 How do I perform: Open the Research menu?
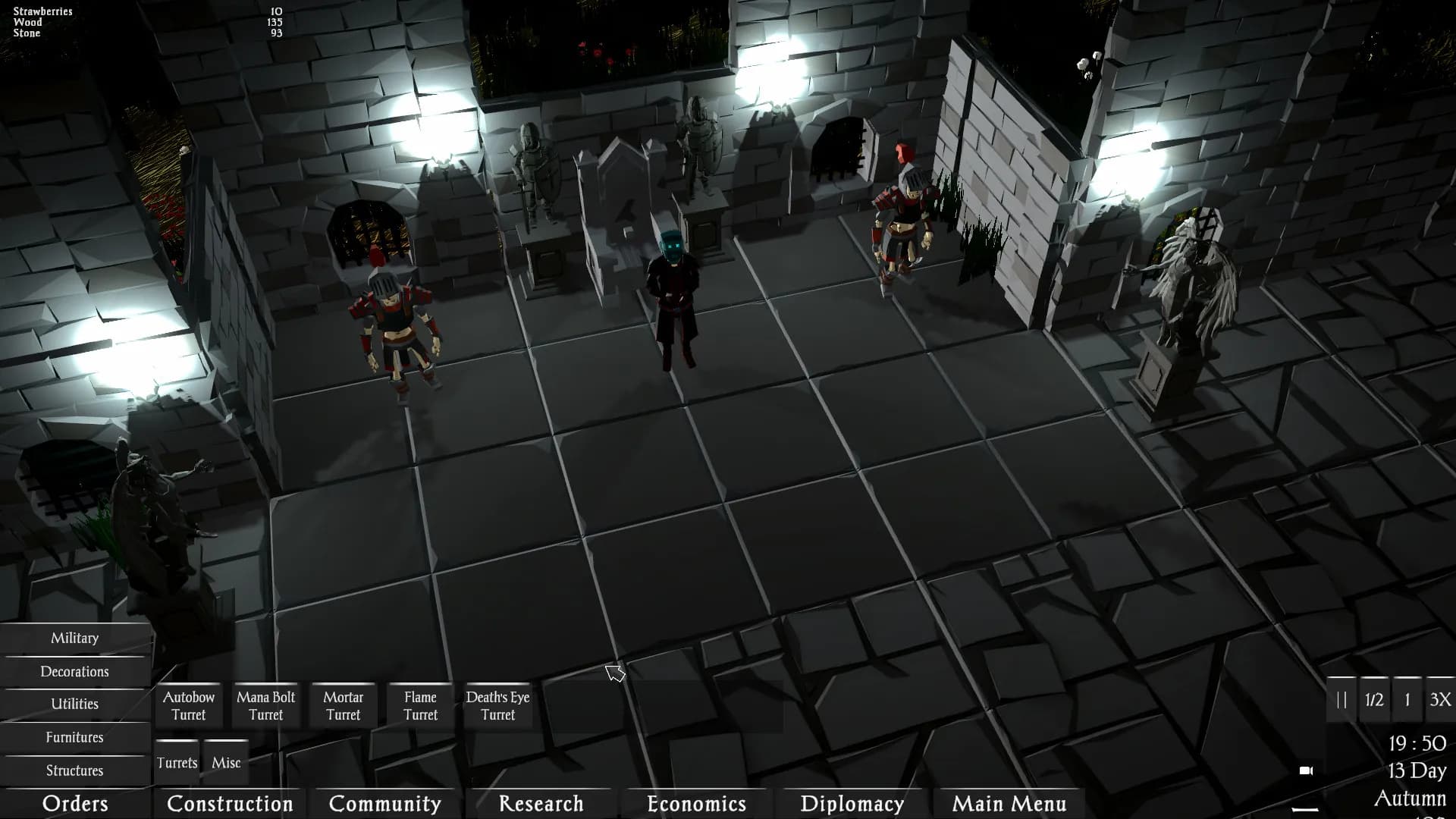[x=541, y=804]
